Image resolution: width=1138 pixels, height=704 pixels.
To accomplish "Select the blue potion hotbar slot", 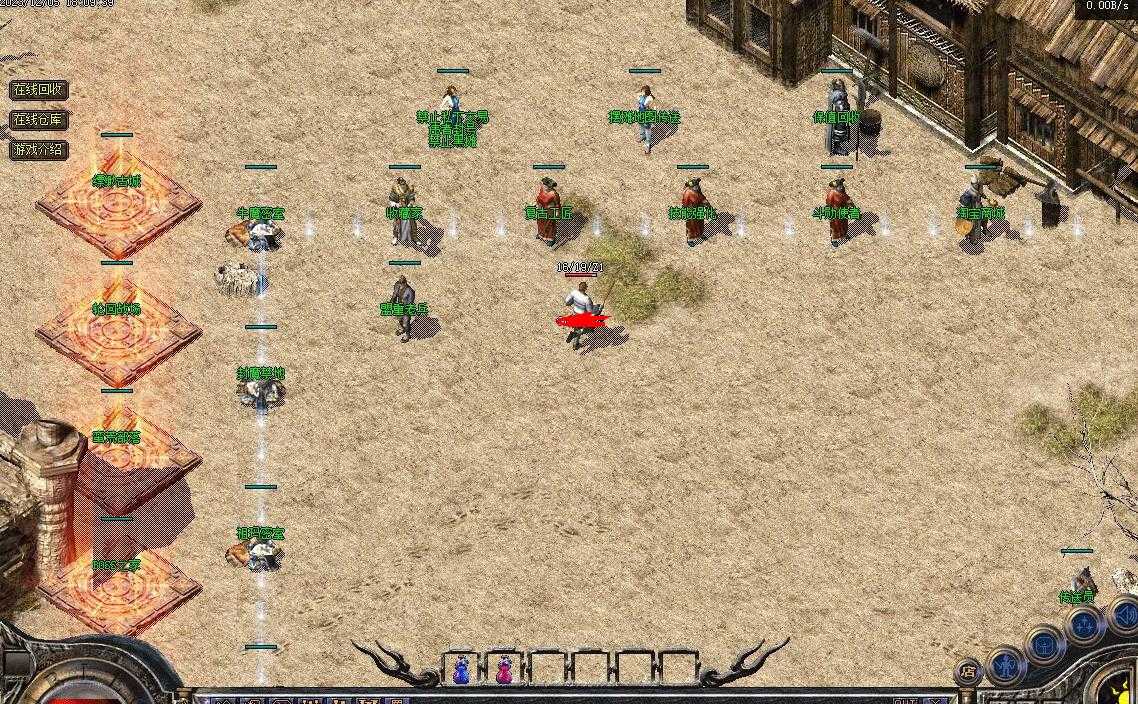I will click(461, 669).
